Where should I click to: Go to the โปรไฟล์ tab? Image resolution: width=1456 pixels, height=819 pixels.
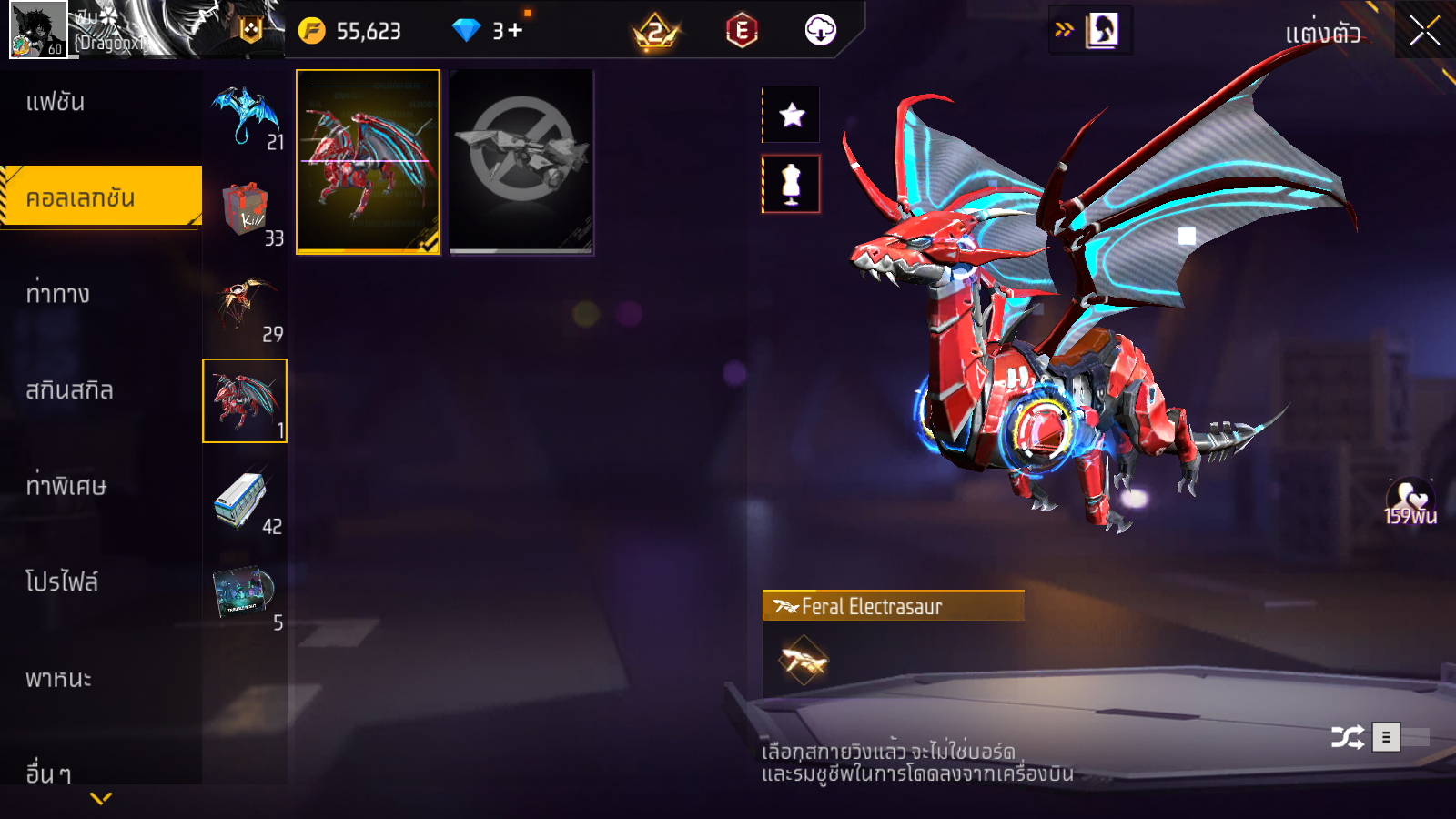62,581
